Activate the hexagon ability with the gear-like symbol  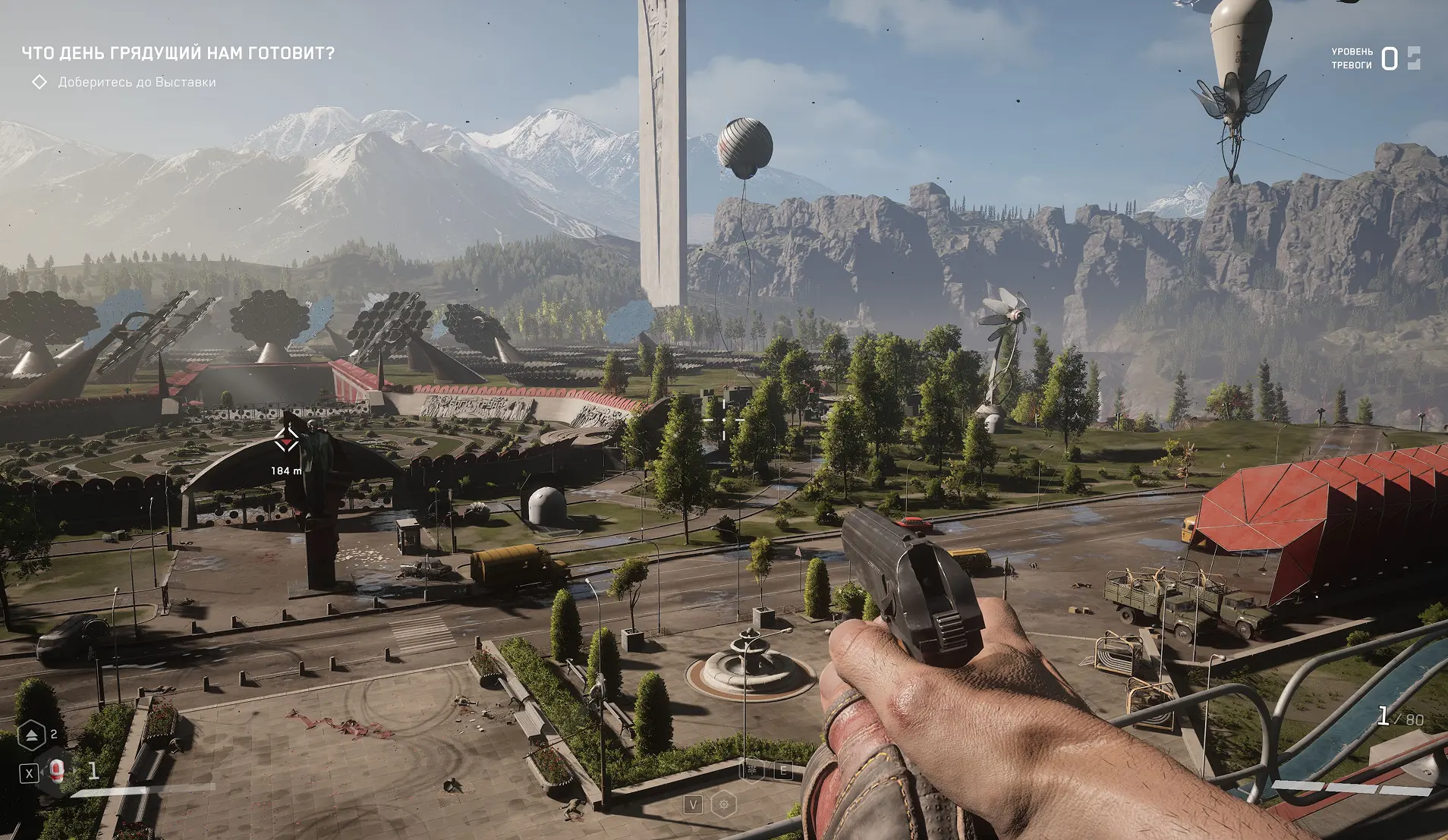pos(724,804)
